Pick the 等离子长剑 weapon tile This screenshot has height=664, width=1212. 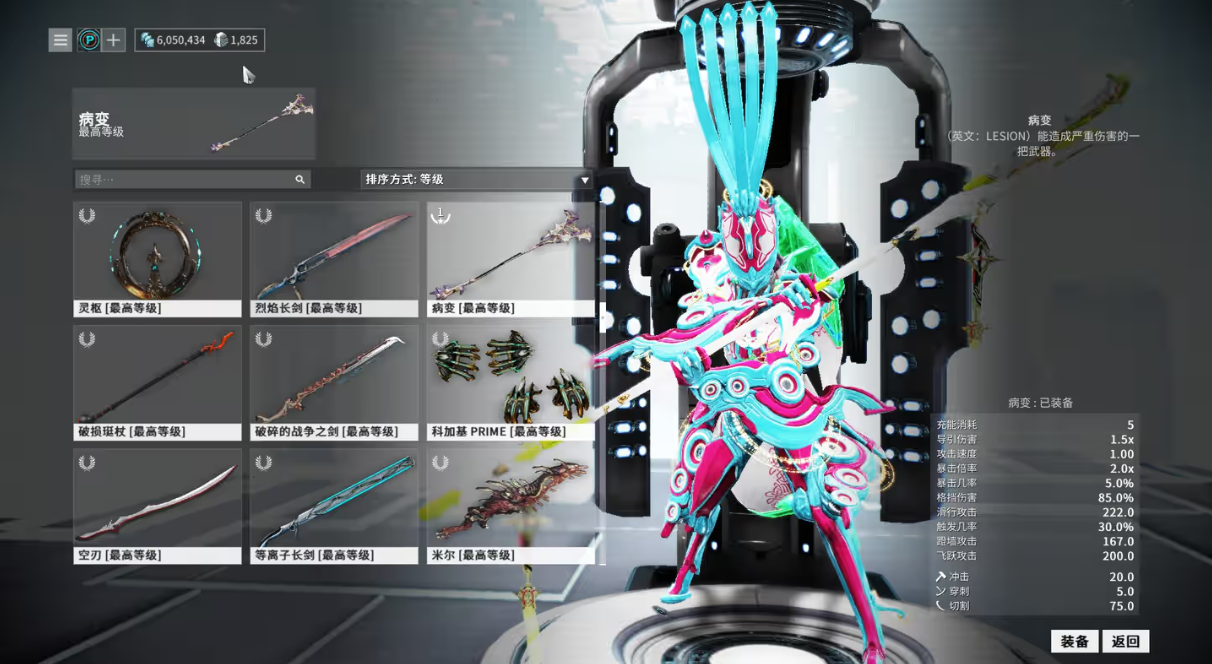[334, 506]
